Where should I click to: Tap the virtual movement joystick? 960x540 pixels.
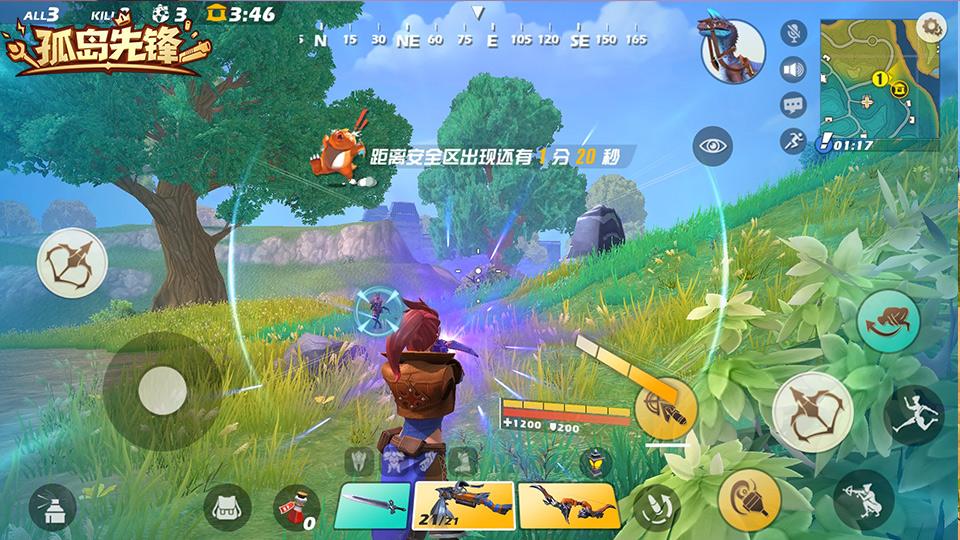pyautogui.click(x=161, y=390)
